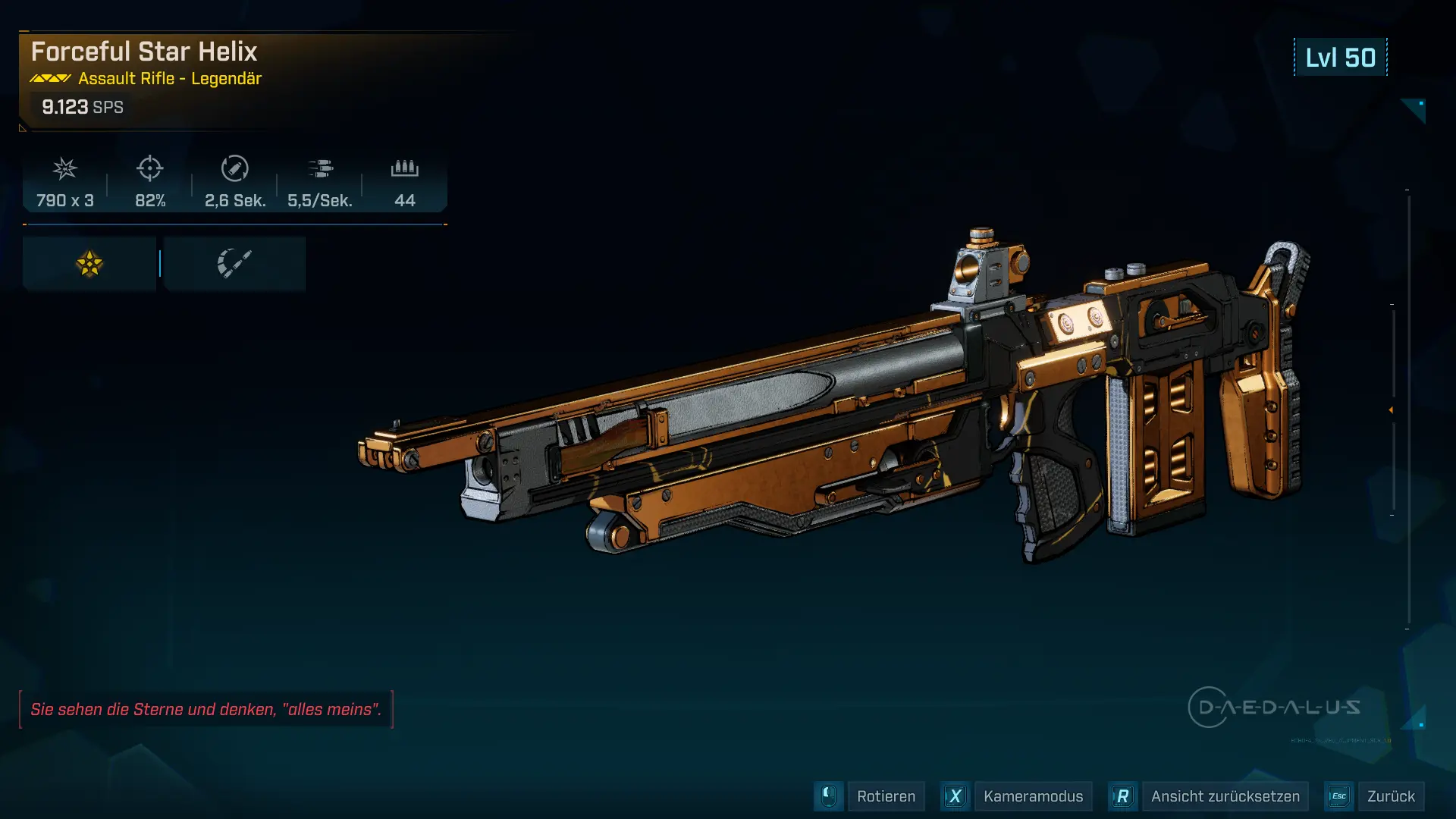Go back with Zurück
Image resolution: width=1456 pixels, height=819 pixels.
[1390, 796]
